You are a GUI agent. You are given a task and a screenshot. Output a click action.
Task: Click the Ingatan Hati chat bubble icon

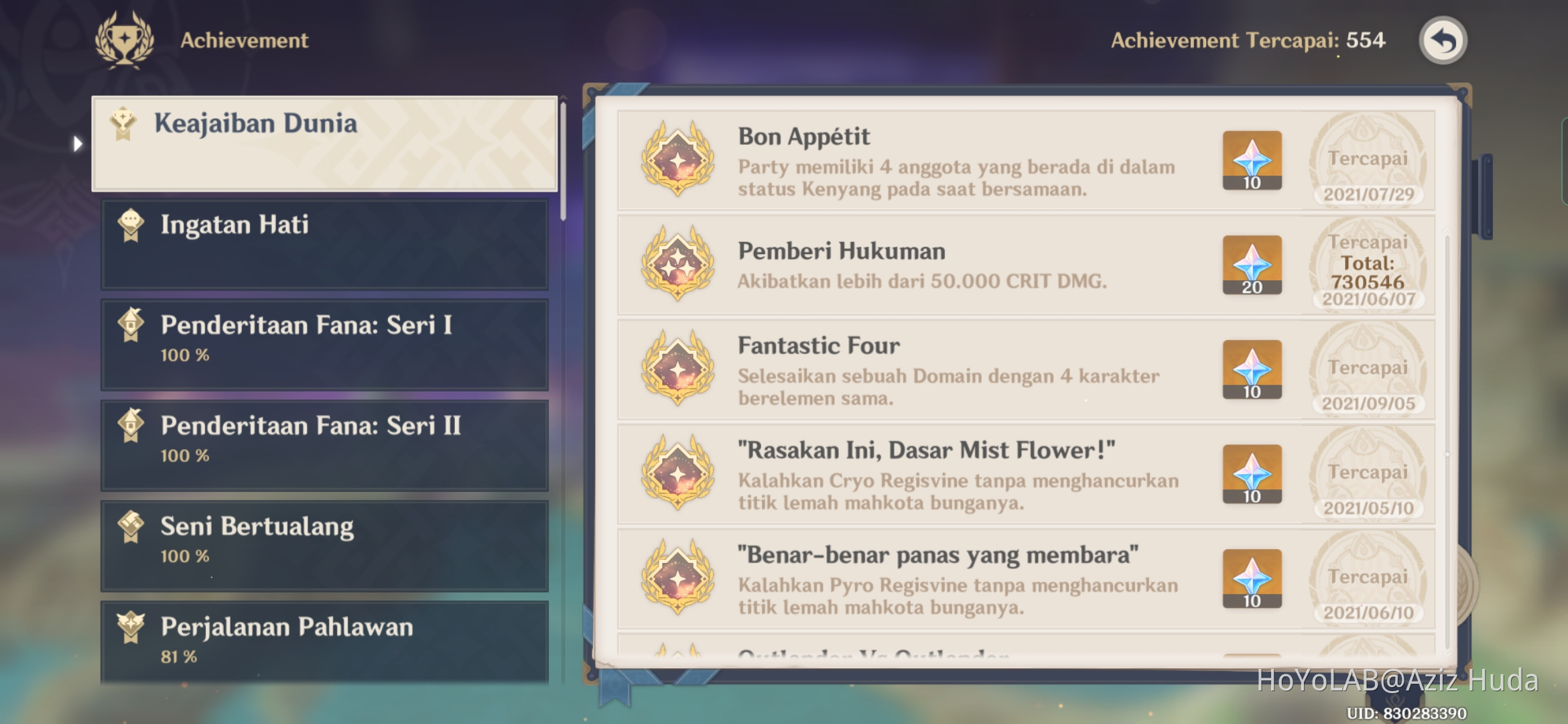[131, 225]
